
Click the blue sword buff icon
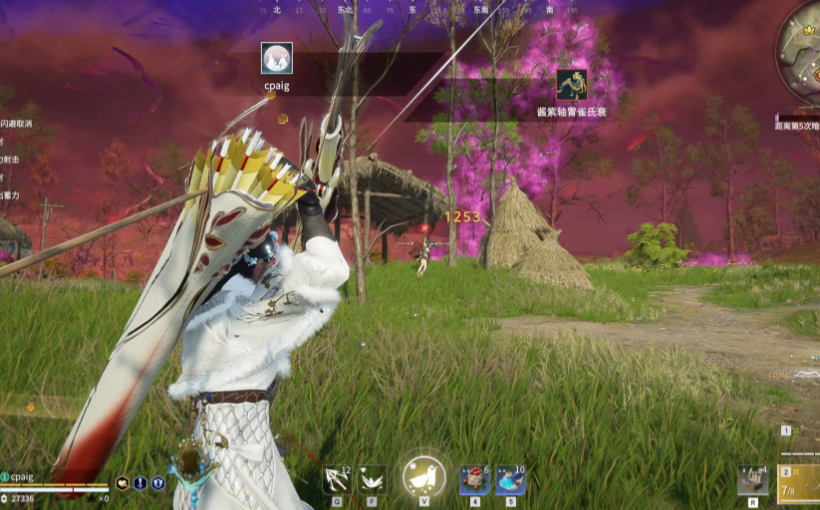(x=140, y=483)
